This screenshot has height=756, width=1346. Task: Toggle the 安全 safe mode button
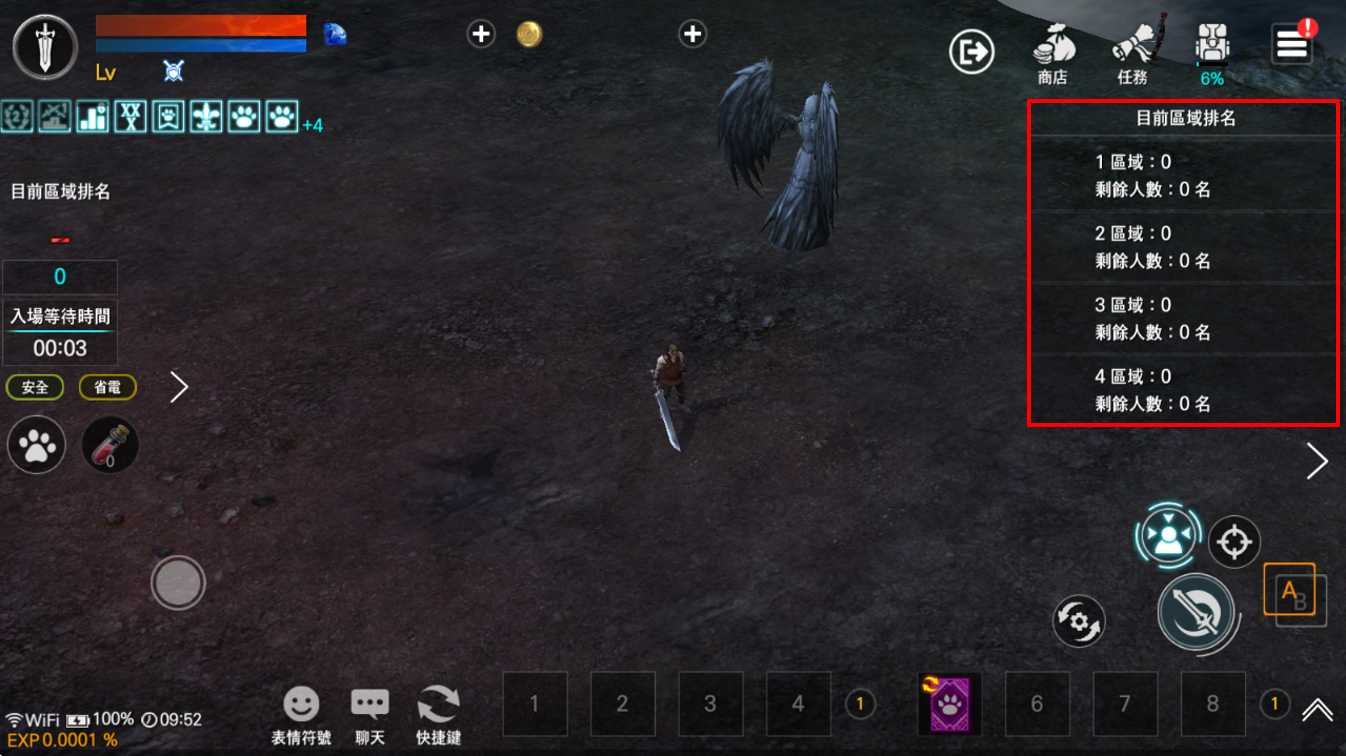(x=35, y=387)
